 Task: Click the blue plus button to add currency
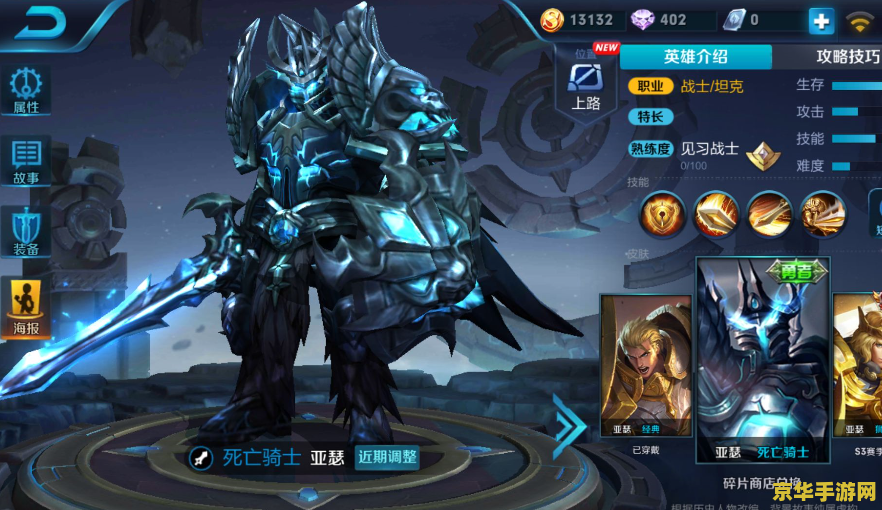[x=821, y=20]
